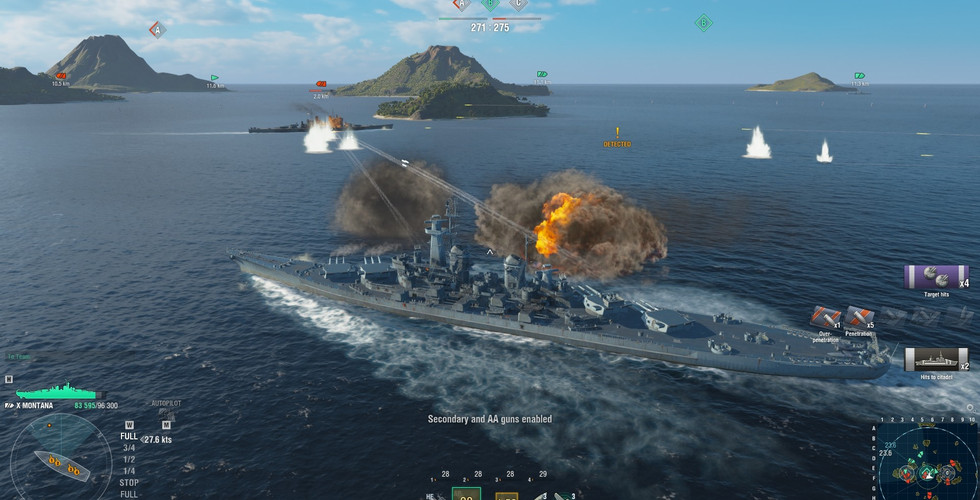This screenshot has height=500, width=980.
Task: Select green capture point B marker
Action: (703, 23)
